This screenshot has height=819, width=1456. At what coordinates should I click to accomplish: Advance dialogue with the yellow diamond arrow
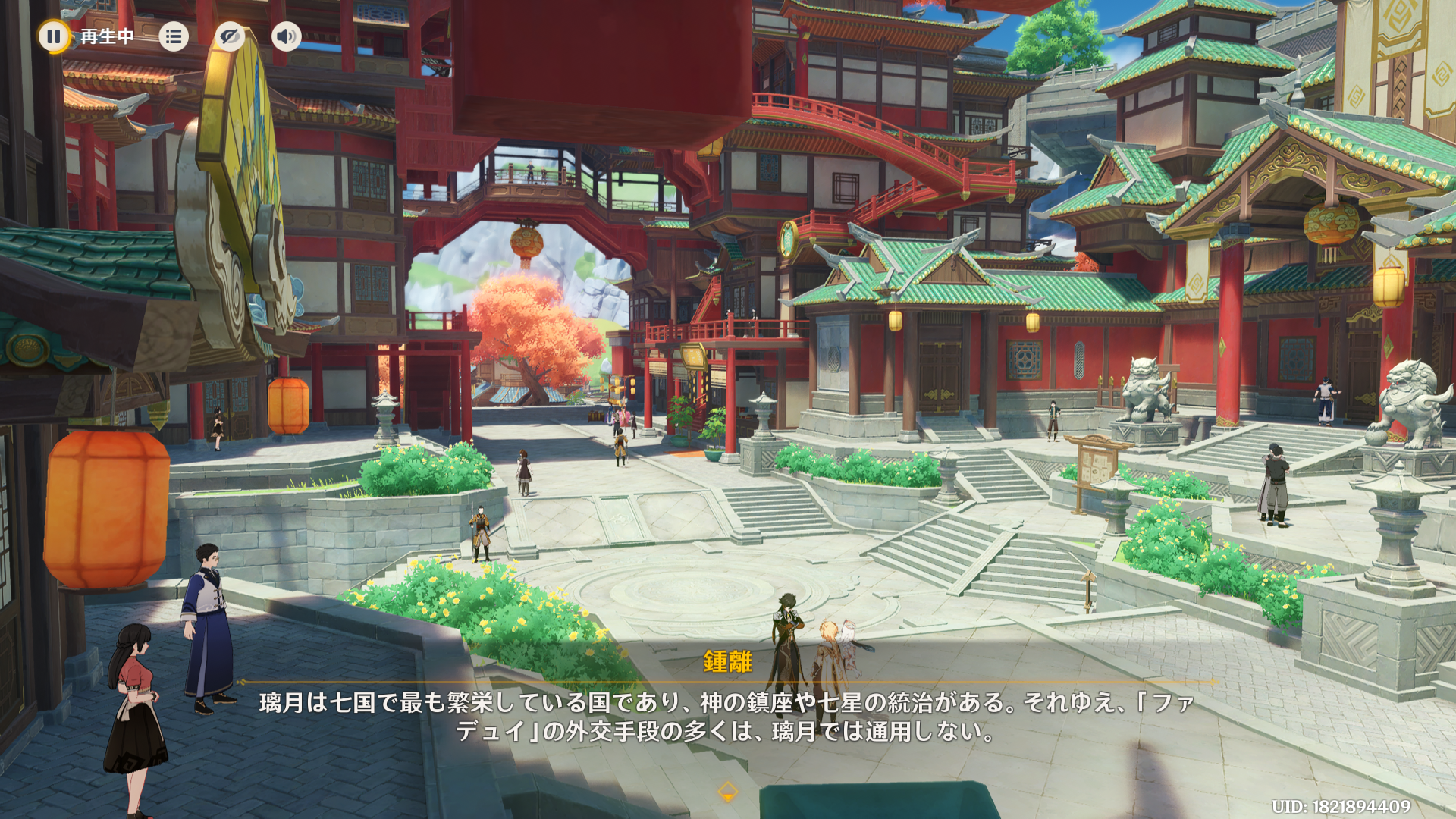point(727,792)
